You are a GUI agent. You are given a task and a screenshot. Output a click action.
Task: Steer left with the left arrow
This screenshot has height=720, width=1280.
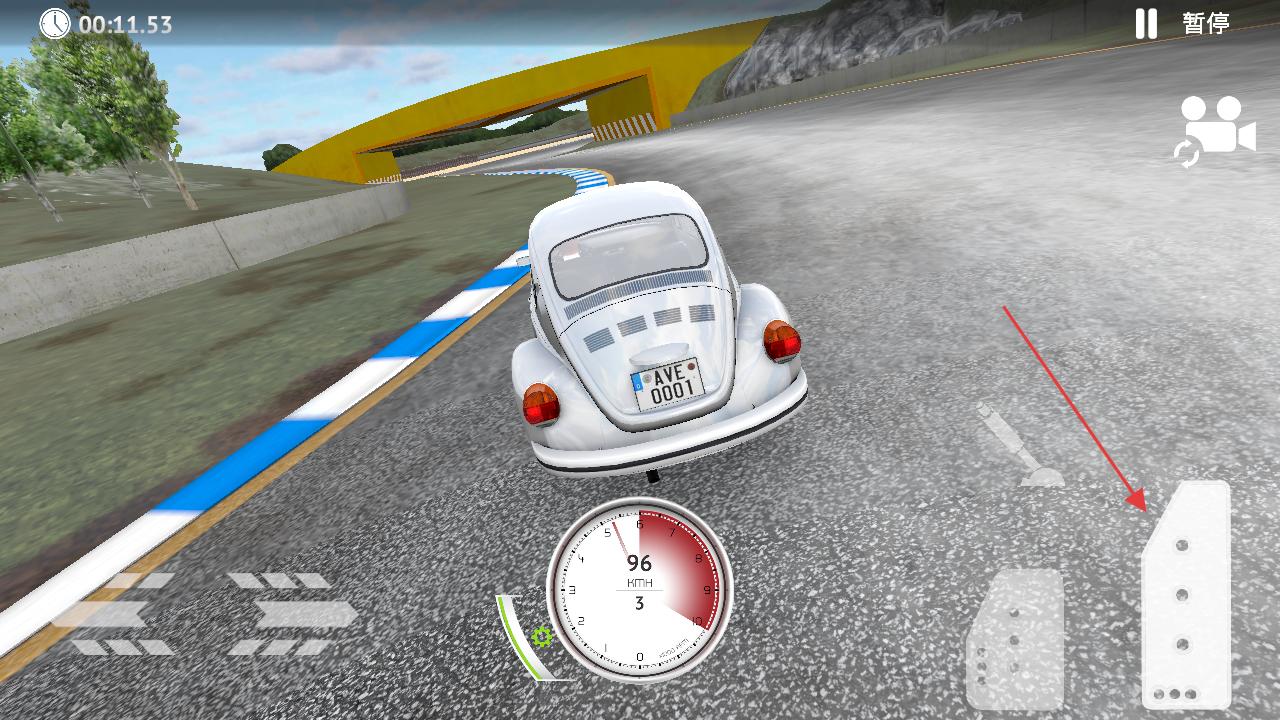[110, 613]
